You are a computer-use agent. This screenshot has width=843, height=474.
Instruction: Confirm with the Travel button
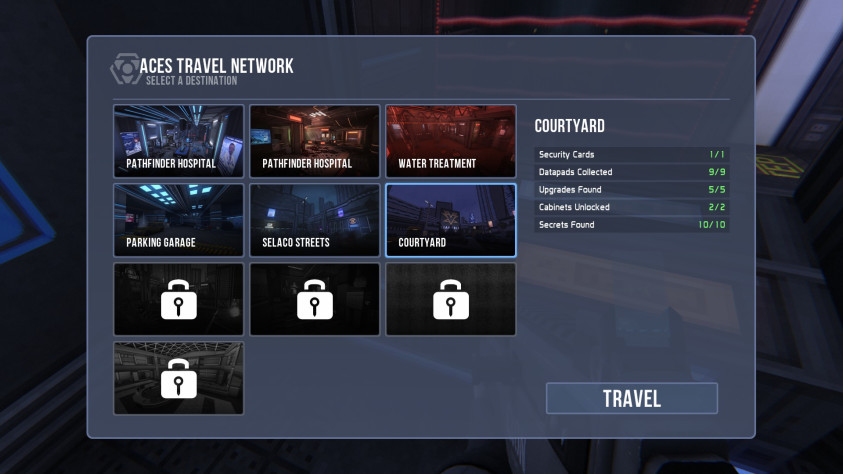631,398
